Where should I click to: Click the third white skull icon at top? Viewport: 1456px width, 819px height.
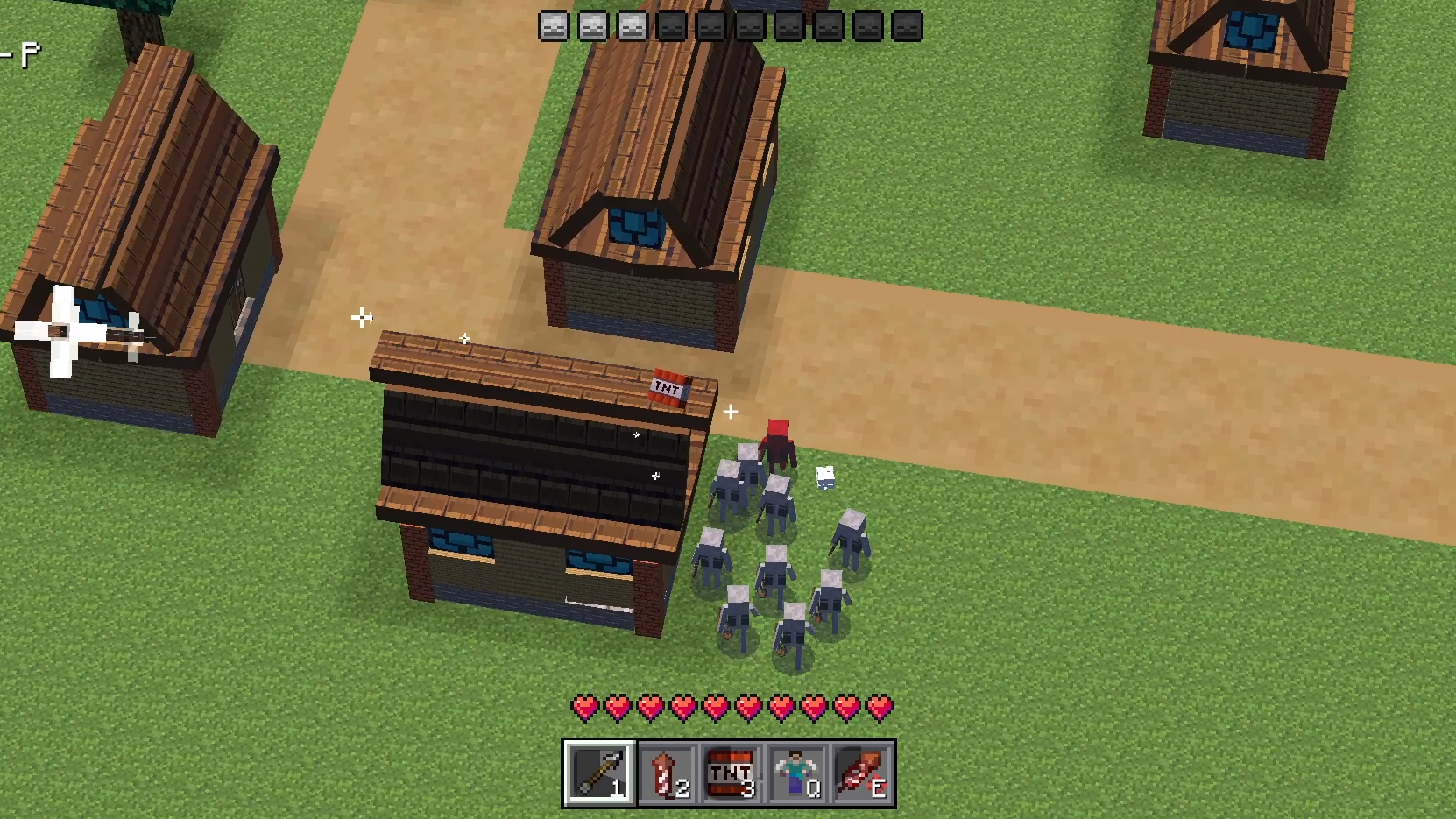coord(632,25)
